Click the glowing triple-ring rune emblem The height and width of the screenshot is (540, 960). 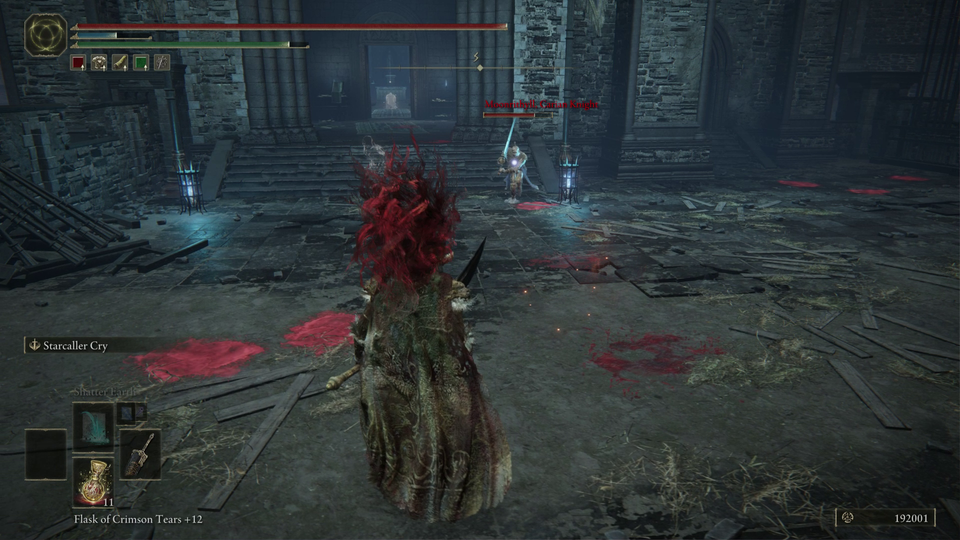click(45, 35)
